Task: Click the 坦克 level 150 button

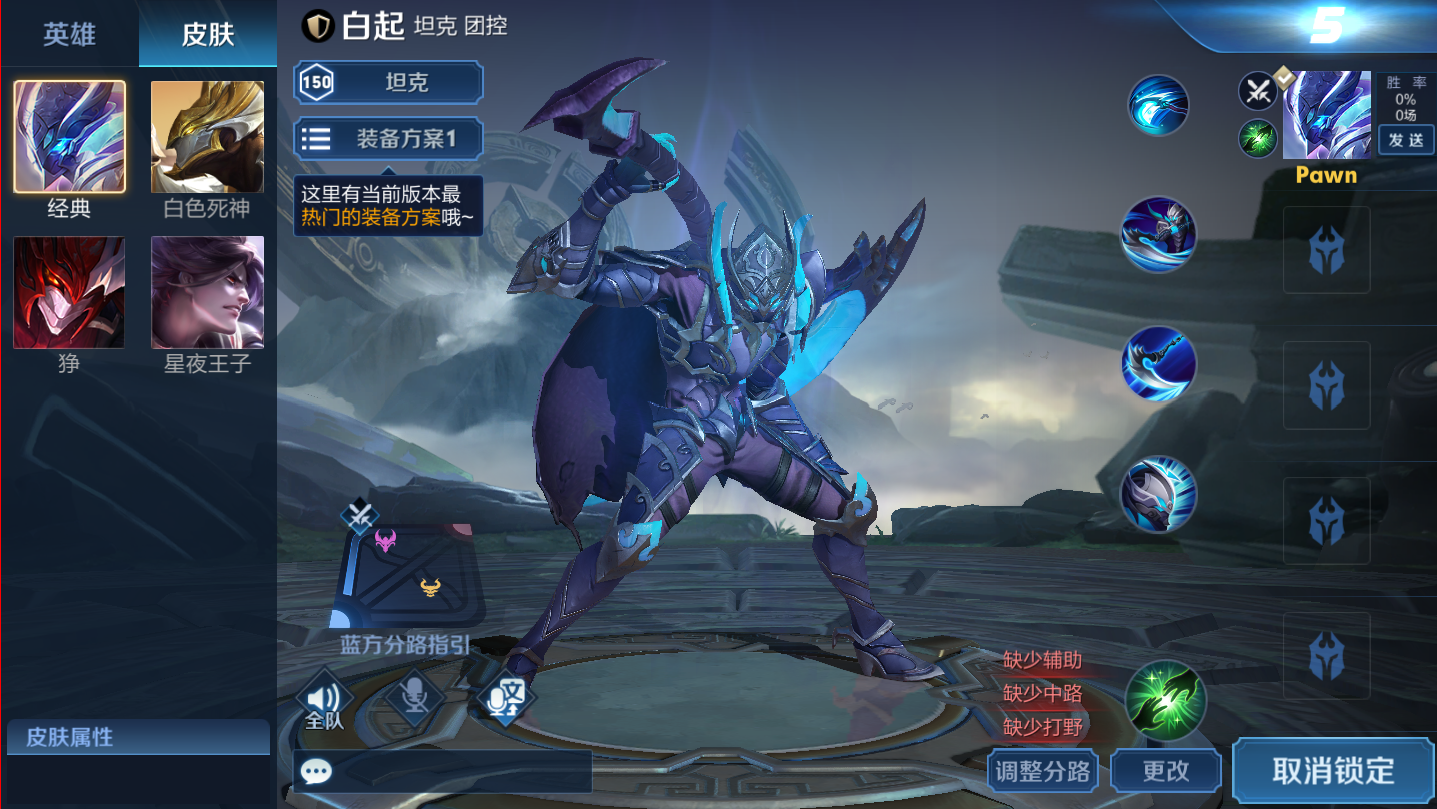Action: coord(388,82)
